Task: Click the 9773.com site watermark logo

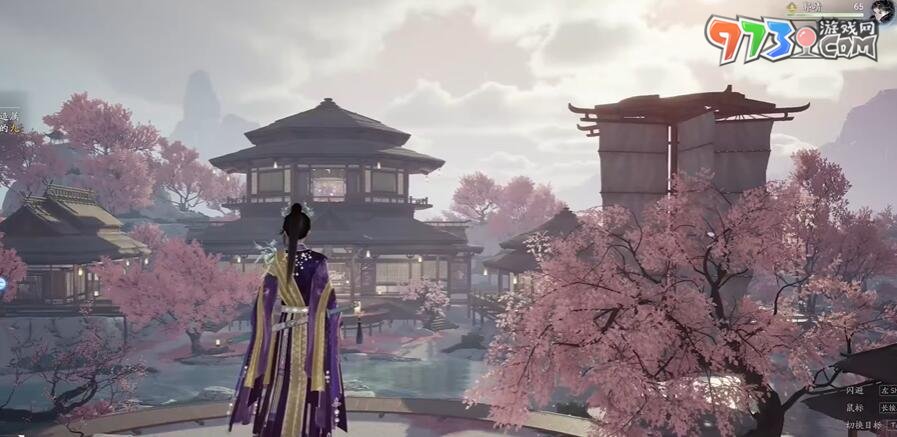Action: coord(790,40)
